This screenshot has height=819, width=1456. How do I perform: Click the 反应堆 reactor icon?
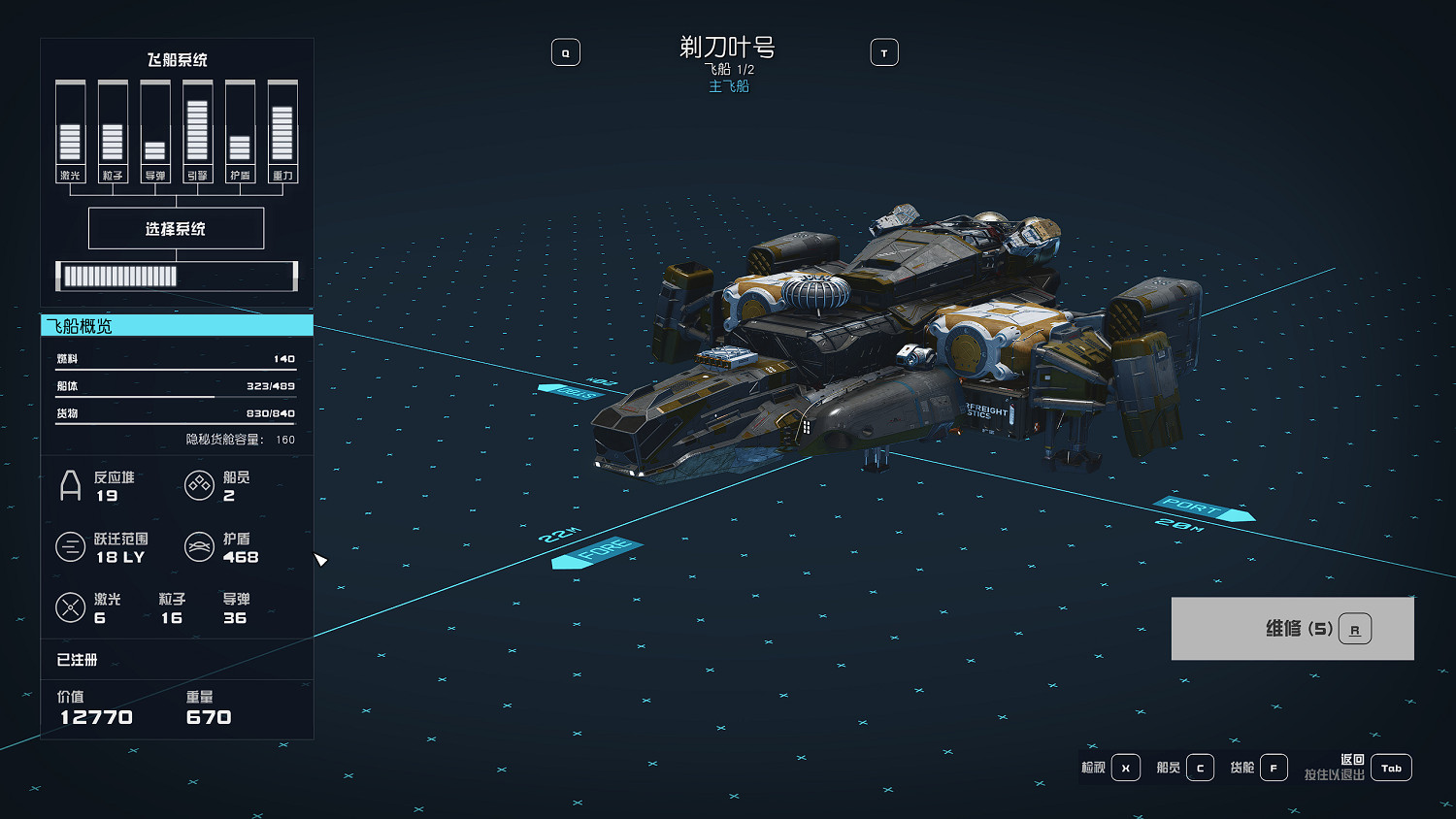(71, 484)
